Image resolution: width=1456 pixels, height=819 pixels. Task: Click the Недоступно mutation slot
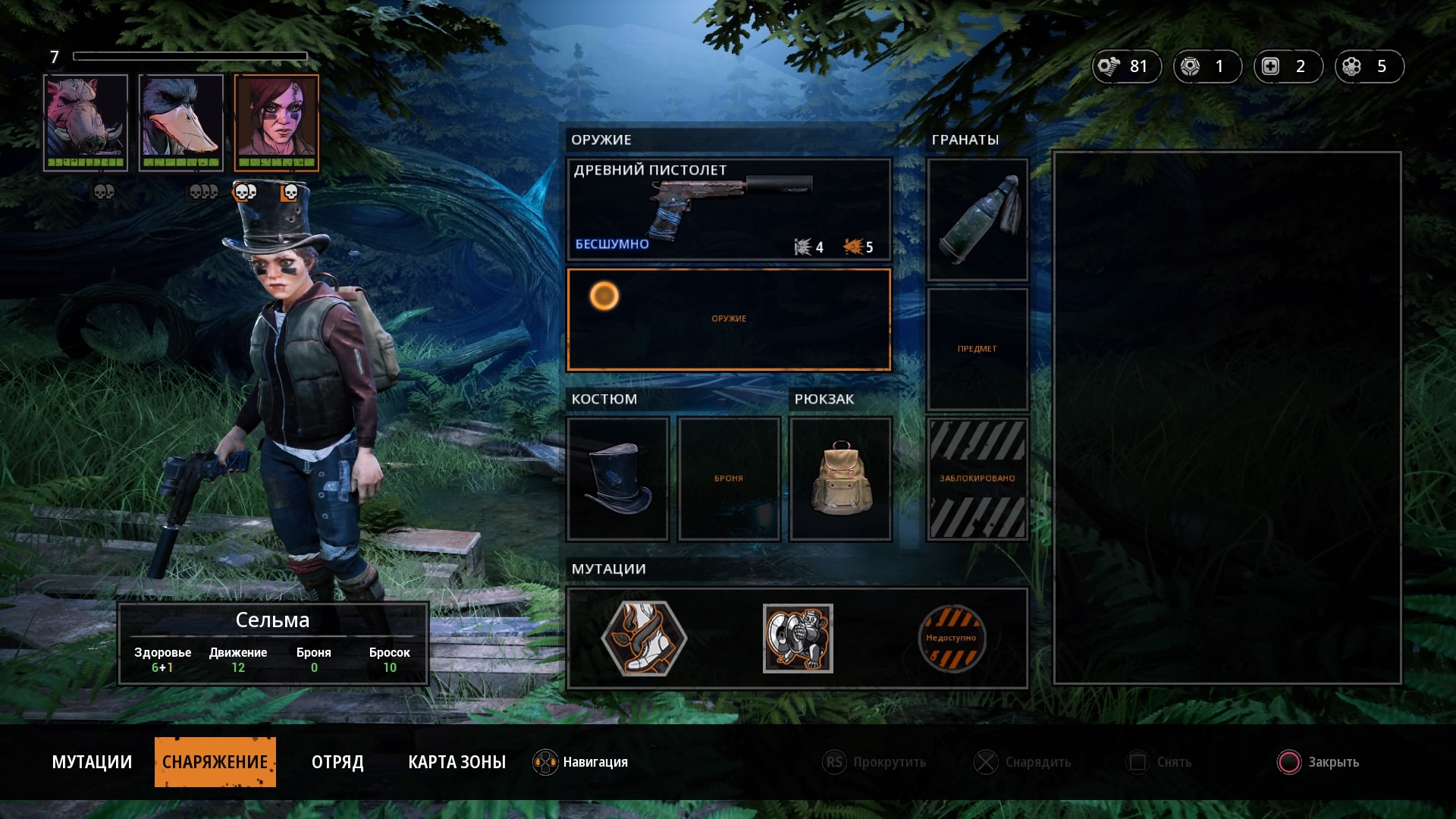tap(951, 638)
